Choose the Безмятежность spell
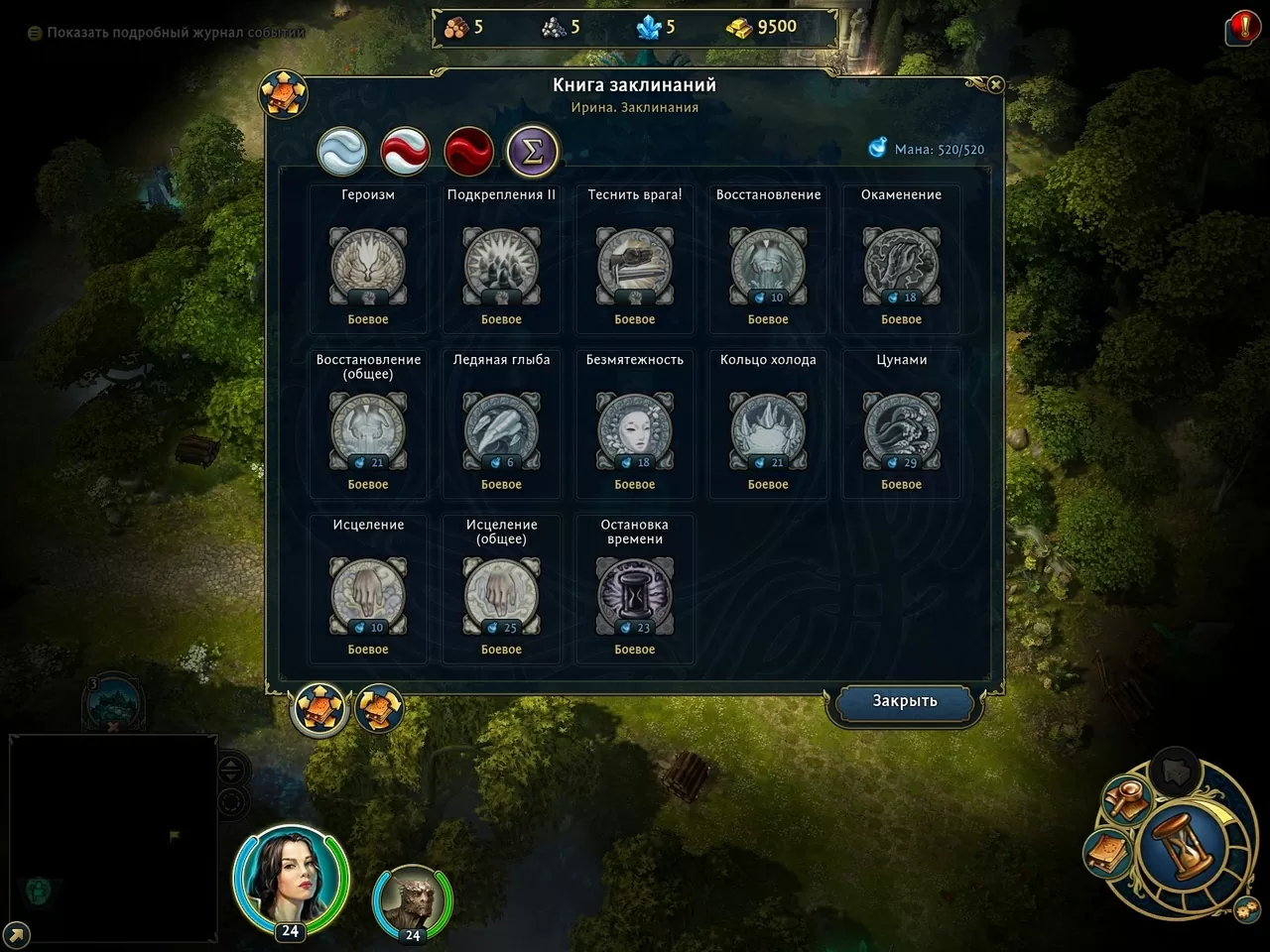Viewport: 1270px width, 952px height. (x=635, y=430)
